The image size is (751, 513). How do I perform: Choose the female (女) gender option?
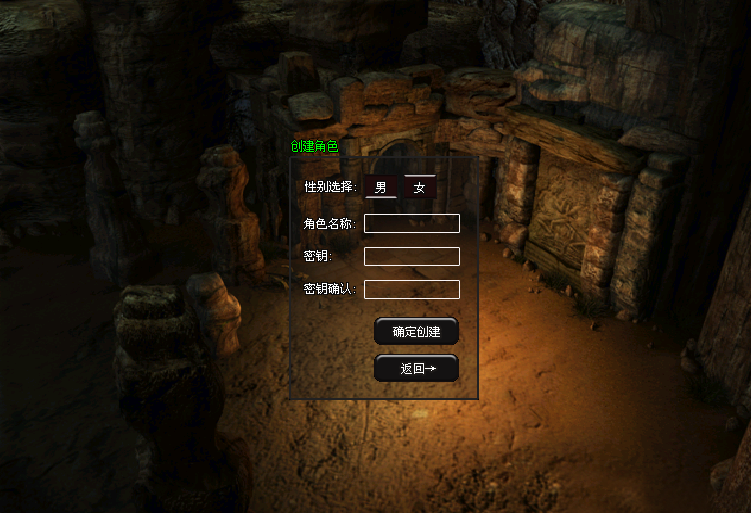419,187
